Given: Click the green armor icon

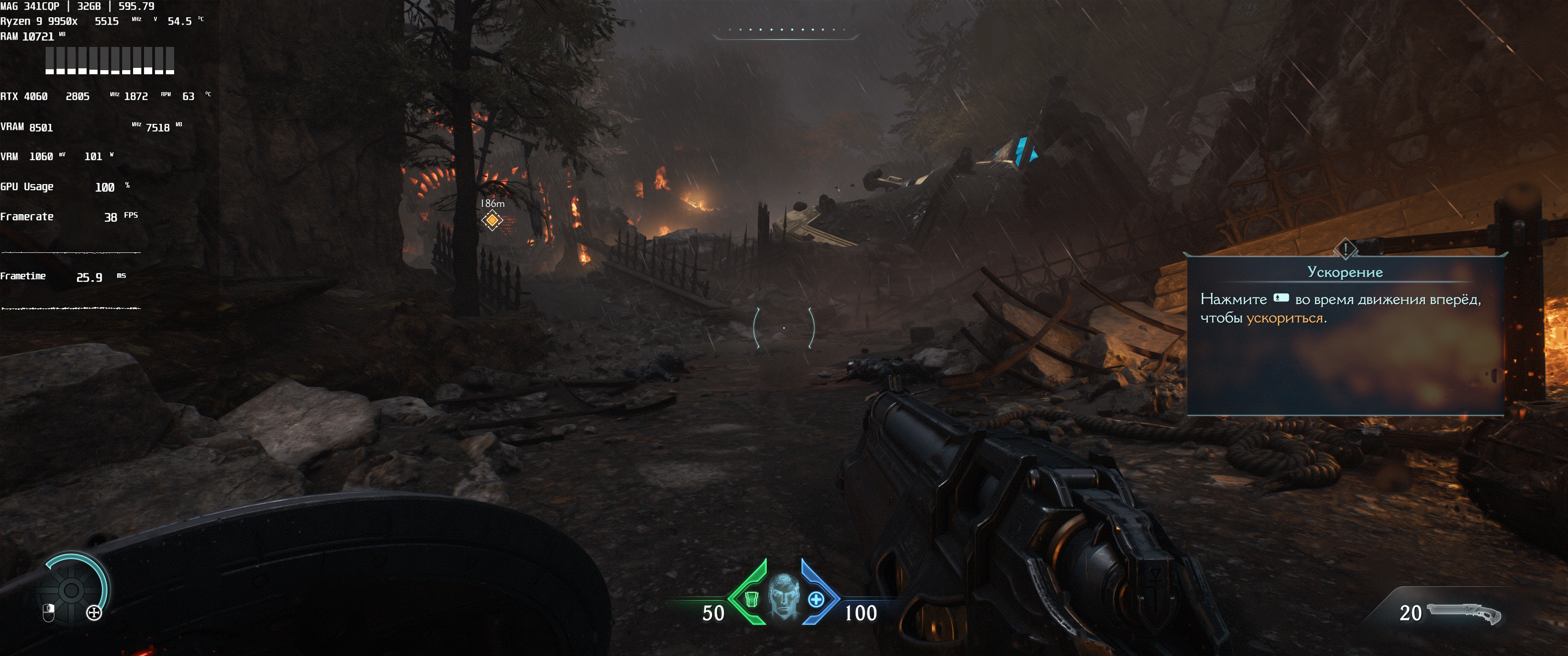Looking at the screenshot, I should pyautogui.click(x=752, y=600).
